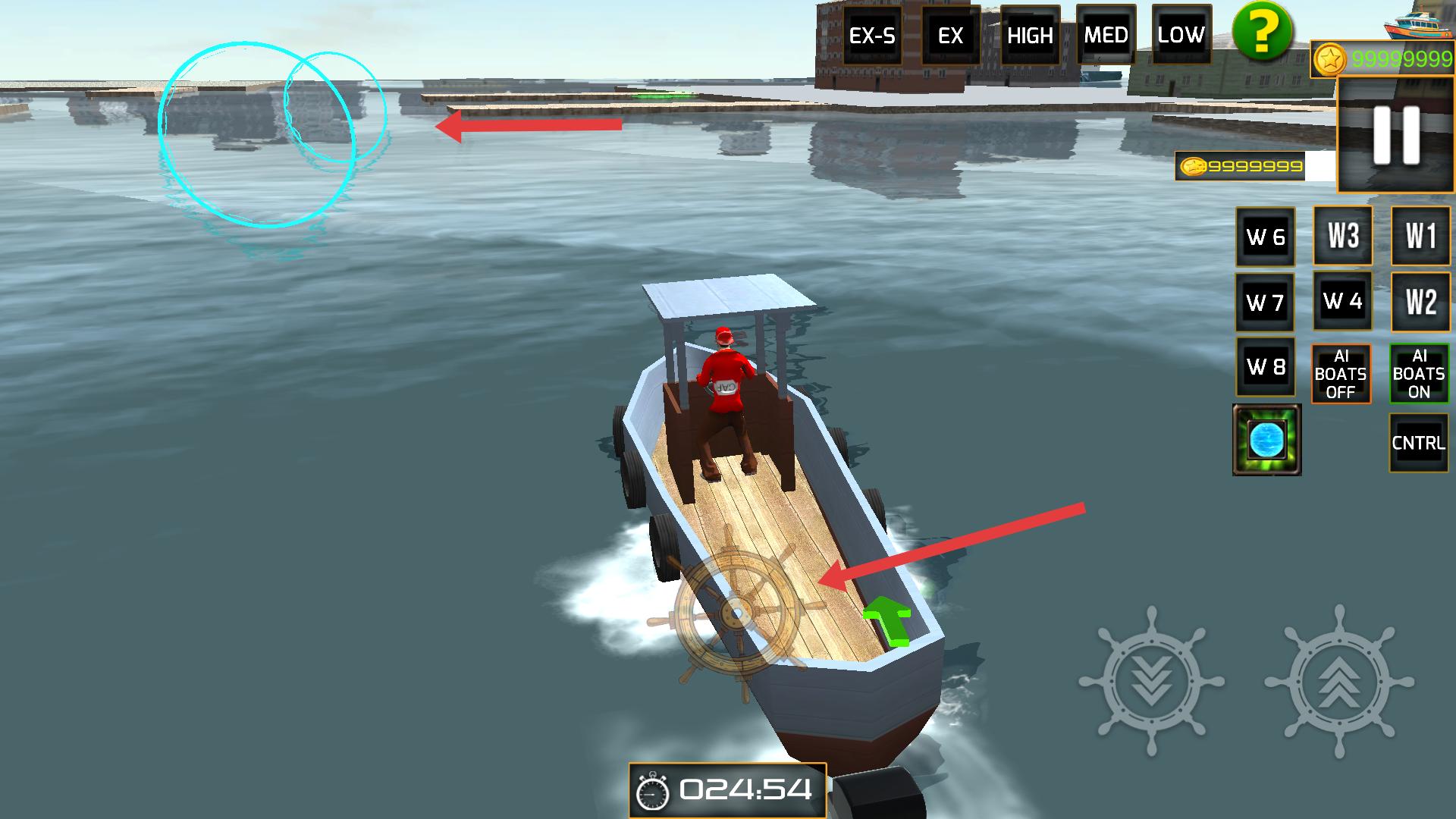1456x819 pixels.
Task: Pause the game
Action: (1396, 135)
